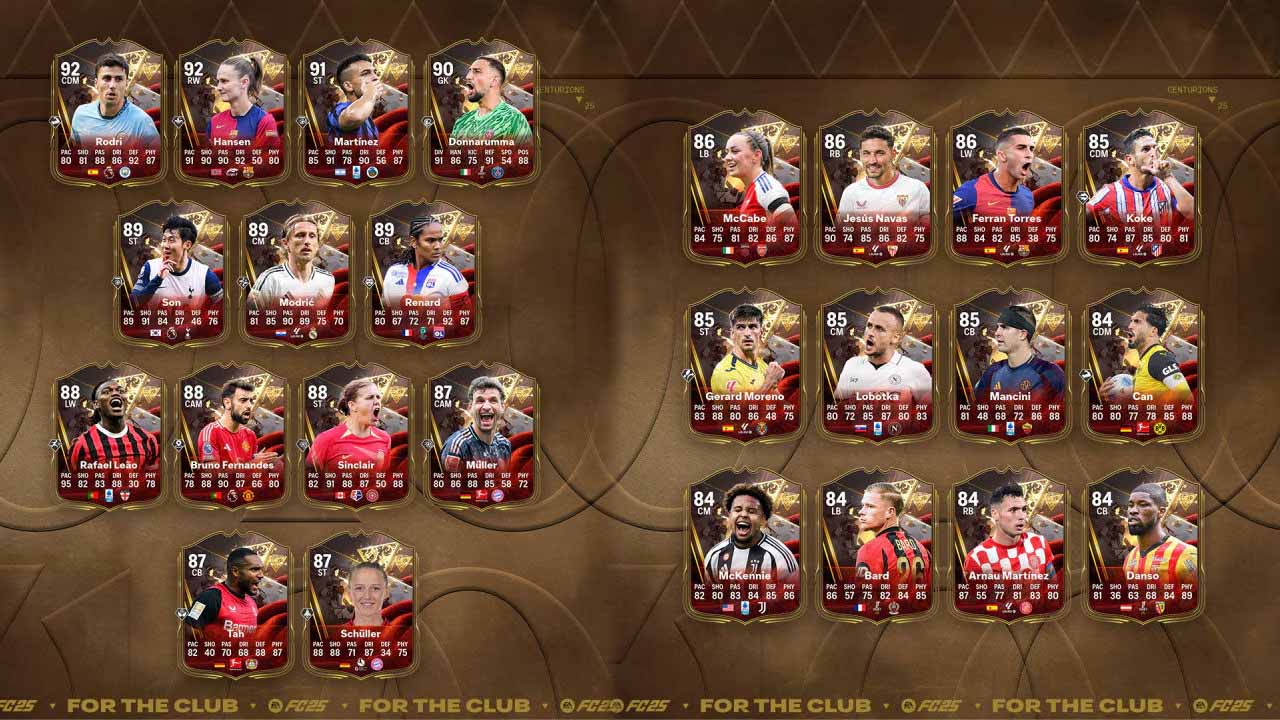Screen dimensions: 1280x720
Task: Click the Spain flag on Gerard Moreno's card
Action: pyautogui.click(x=726, y=427)
